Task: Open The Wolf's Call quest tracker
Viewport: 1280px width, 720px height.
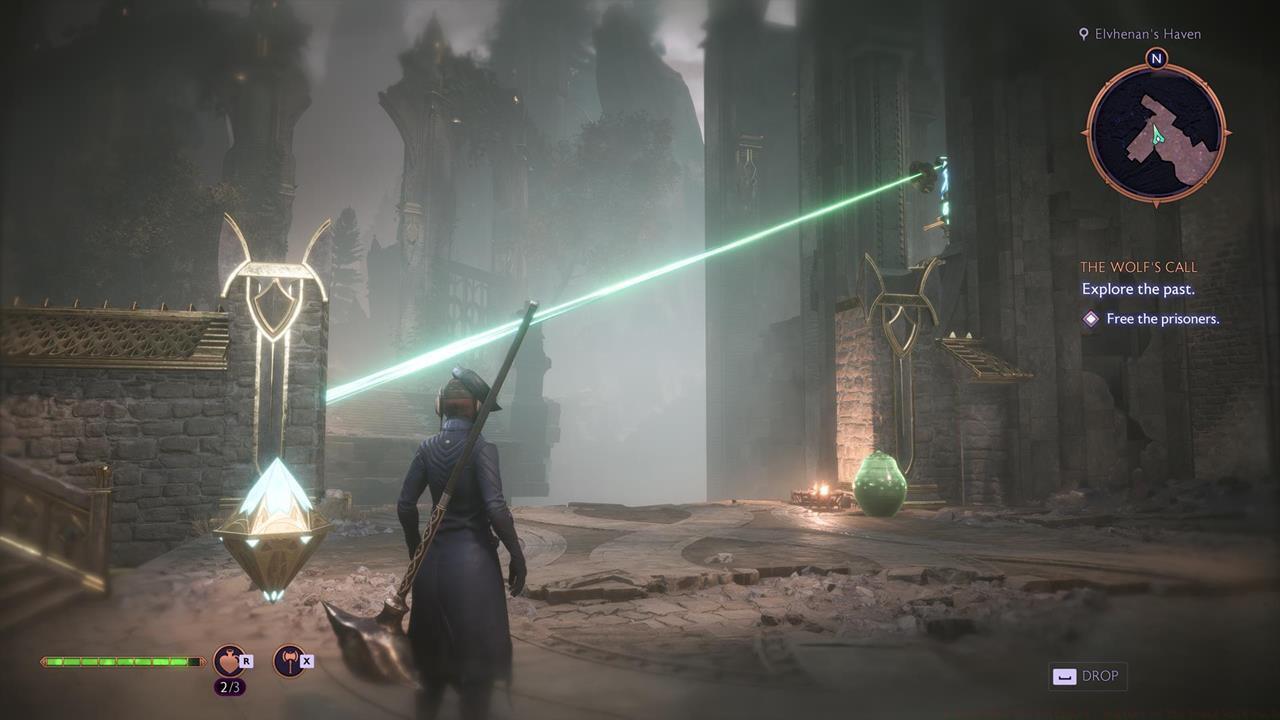Action: click(1138, 267)
